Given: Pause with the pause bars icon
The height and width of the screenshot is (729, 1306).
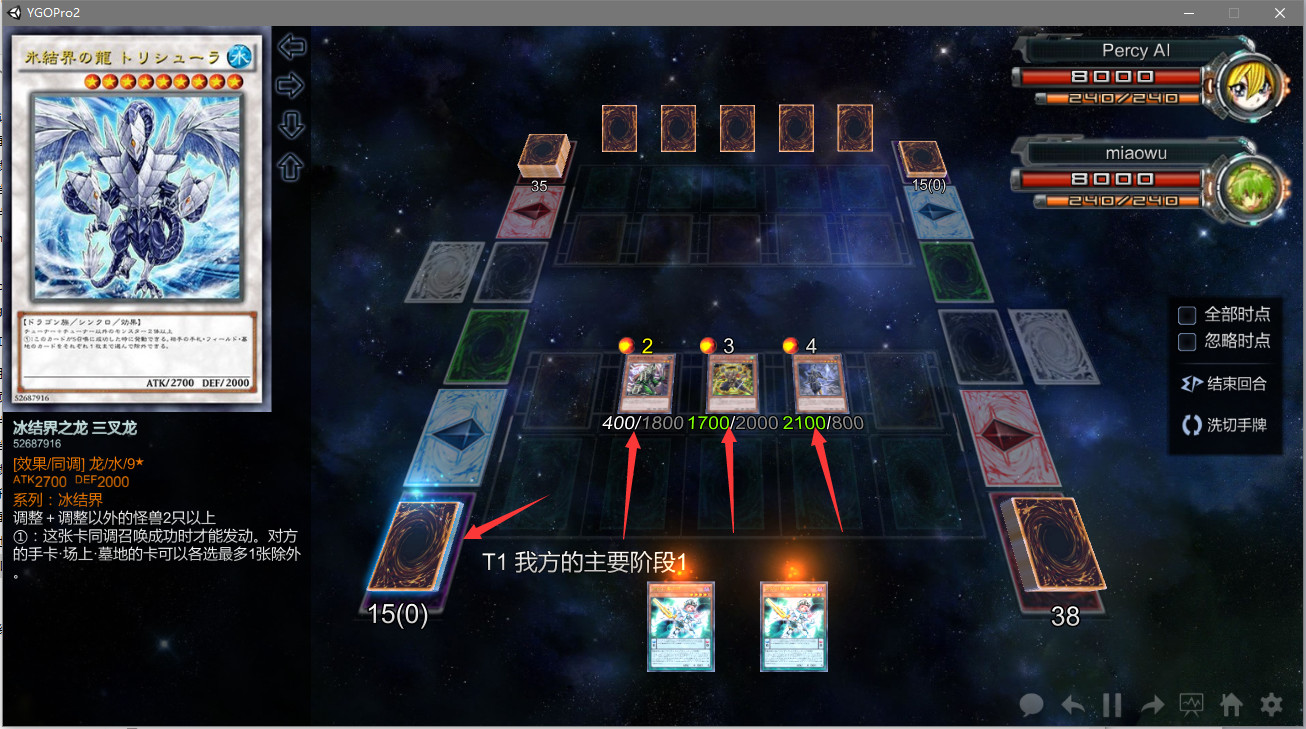Looking at the screenshot, I should [x=1112, y=705].
